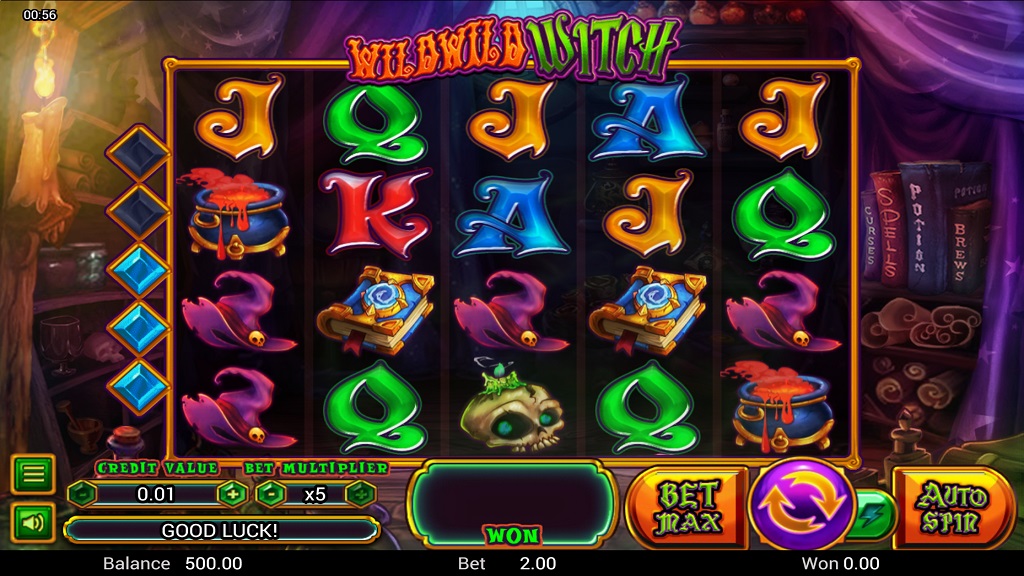Hit the Bet Max button
This screenshot has width=1024, height=576.
687,507
